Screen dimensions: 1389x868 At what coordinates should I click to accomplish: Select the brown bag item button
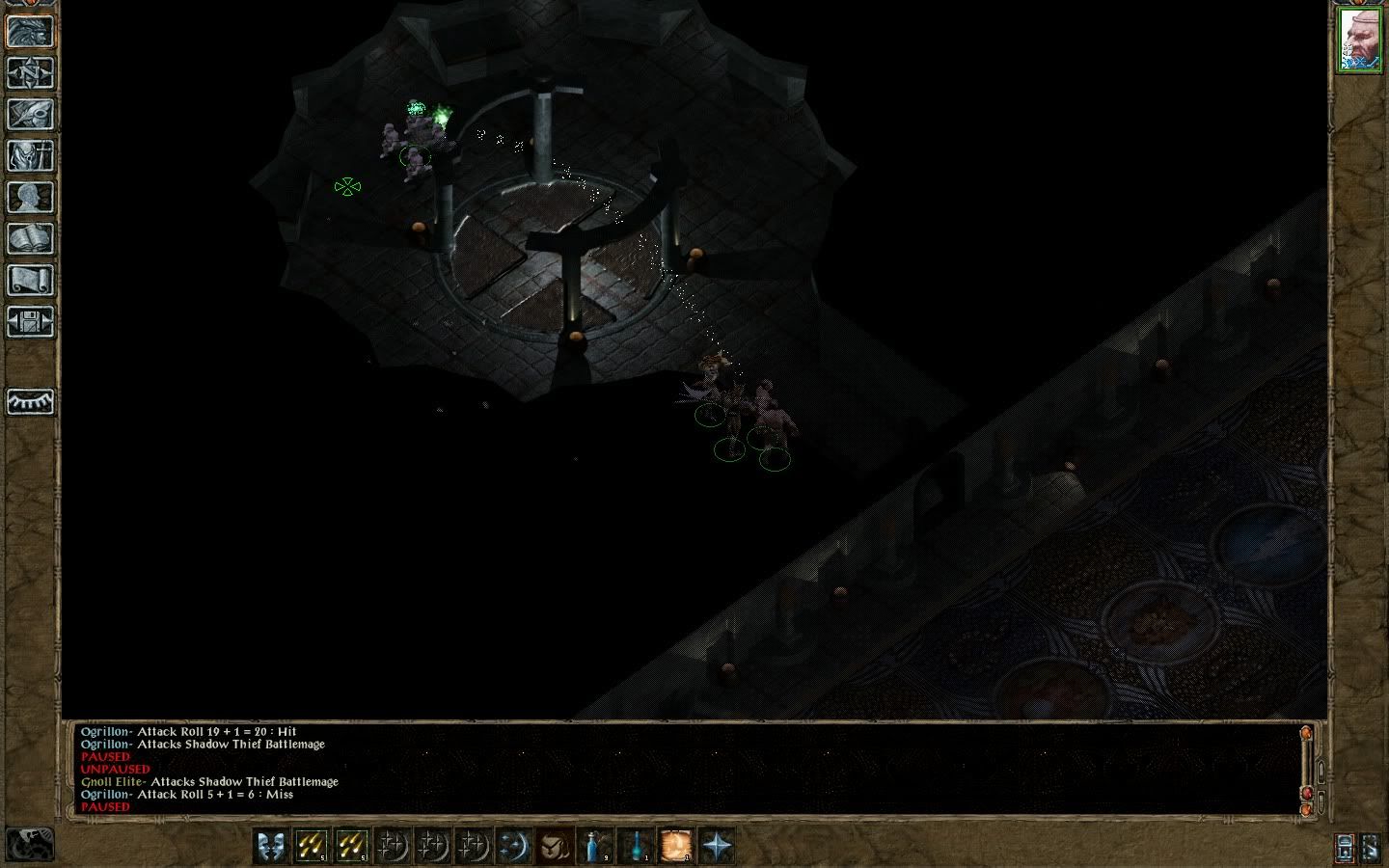click(555, 847)
